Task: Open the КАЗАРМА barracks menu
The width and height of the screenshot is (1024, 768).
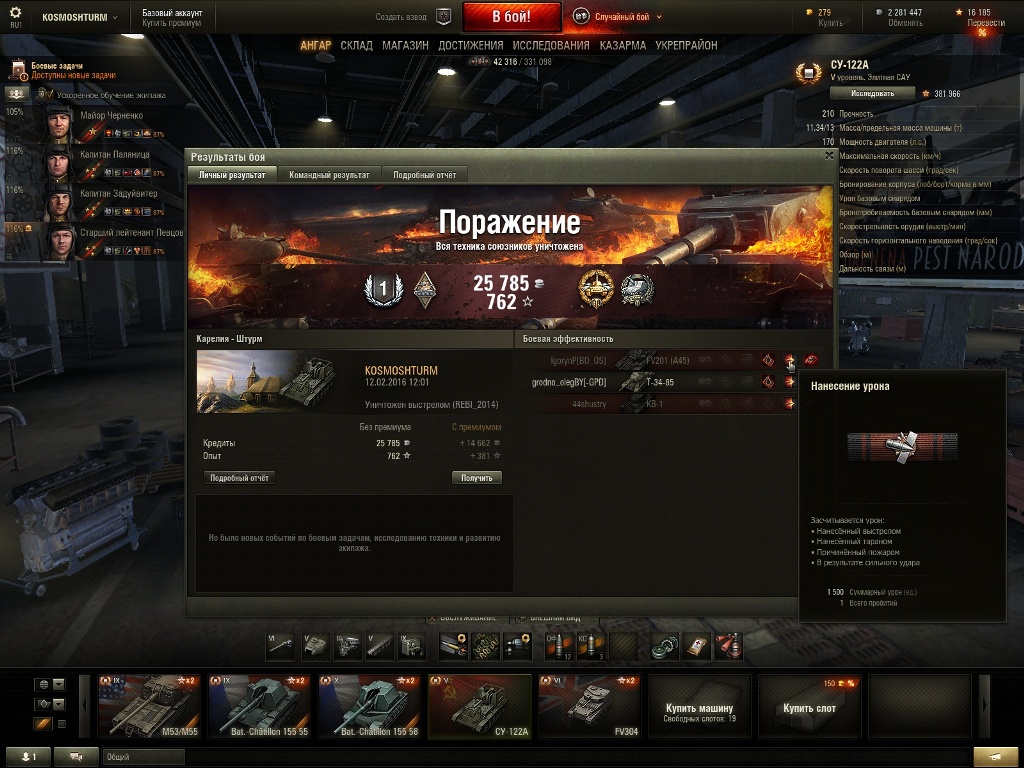Action: tap(622, 46)
